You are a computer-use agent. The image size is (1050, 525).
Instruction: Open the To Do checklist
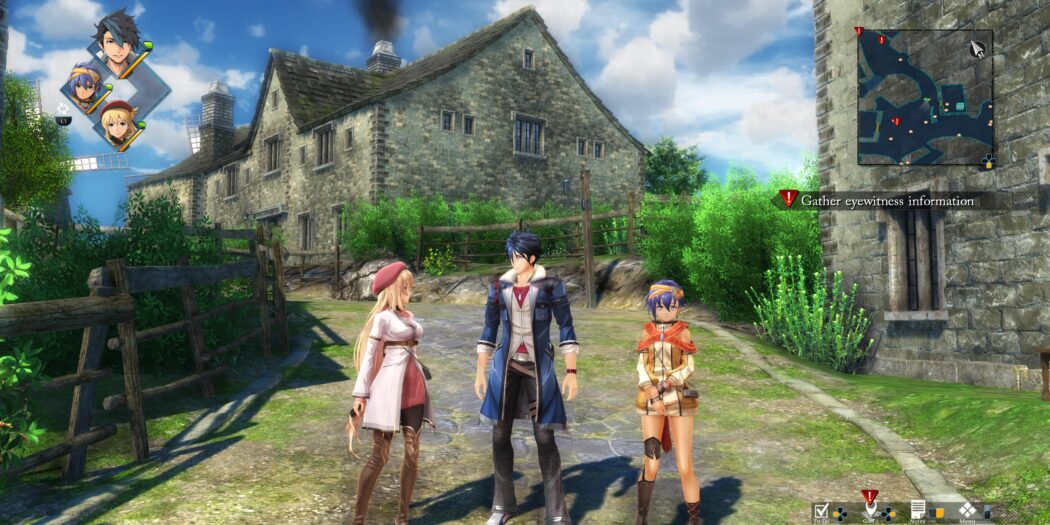pyautogui.click(x=822, y=510)
